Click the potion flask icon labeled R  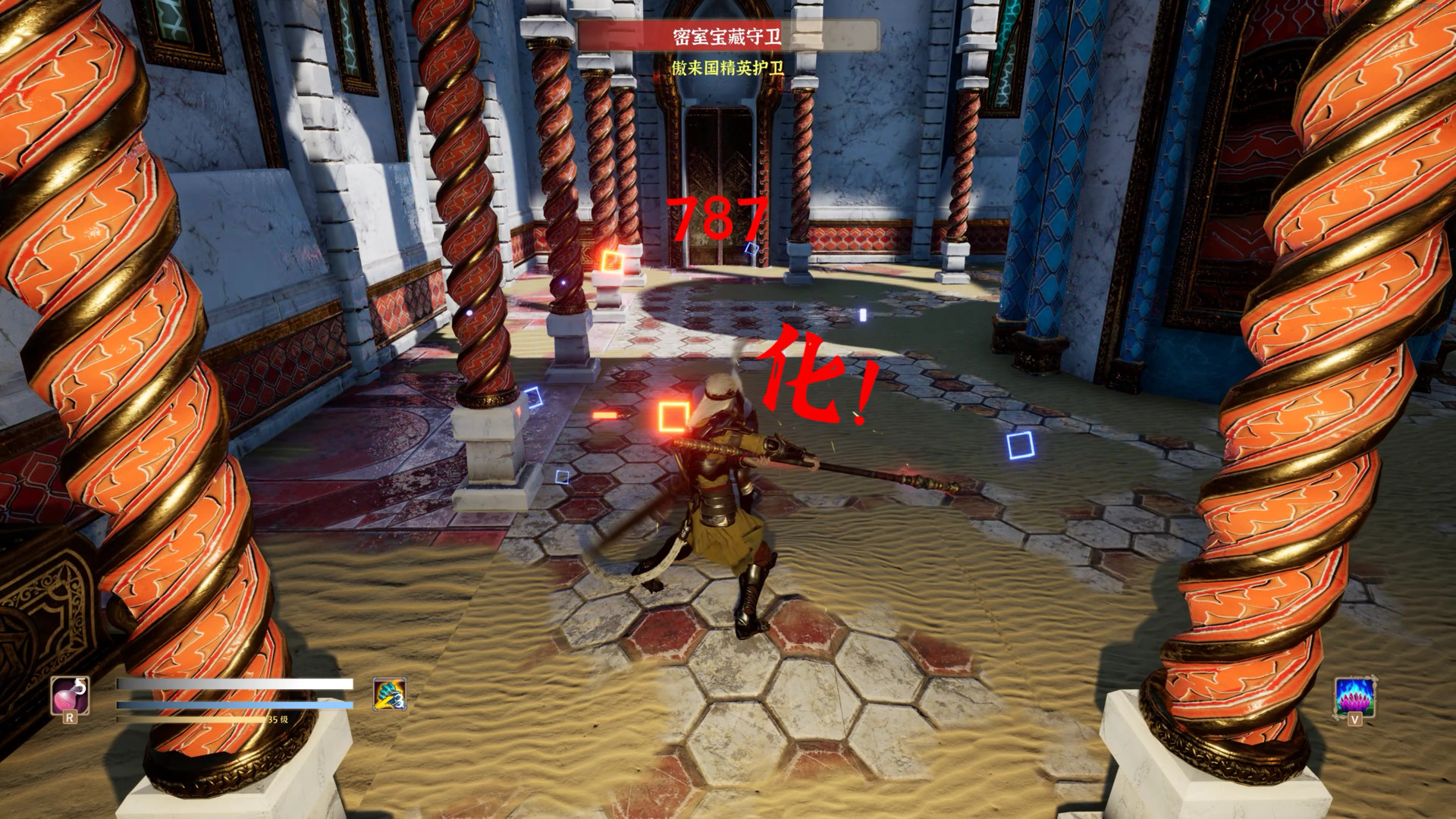[x=68, y=694]
